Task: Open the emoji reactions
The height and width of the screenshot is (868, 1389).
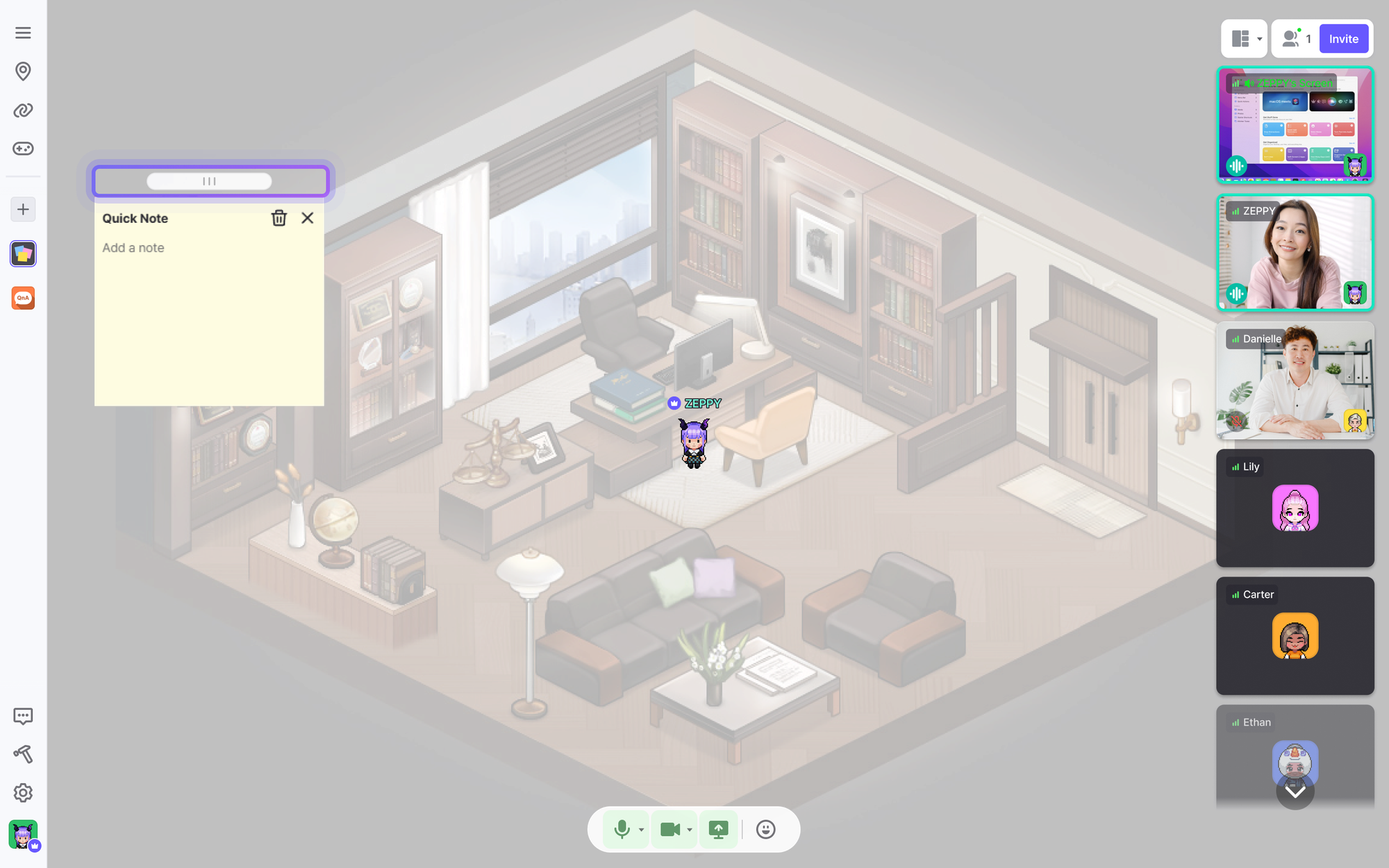Action: pos(765,829)
